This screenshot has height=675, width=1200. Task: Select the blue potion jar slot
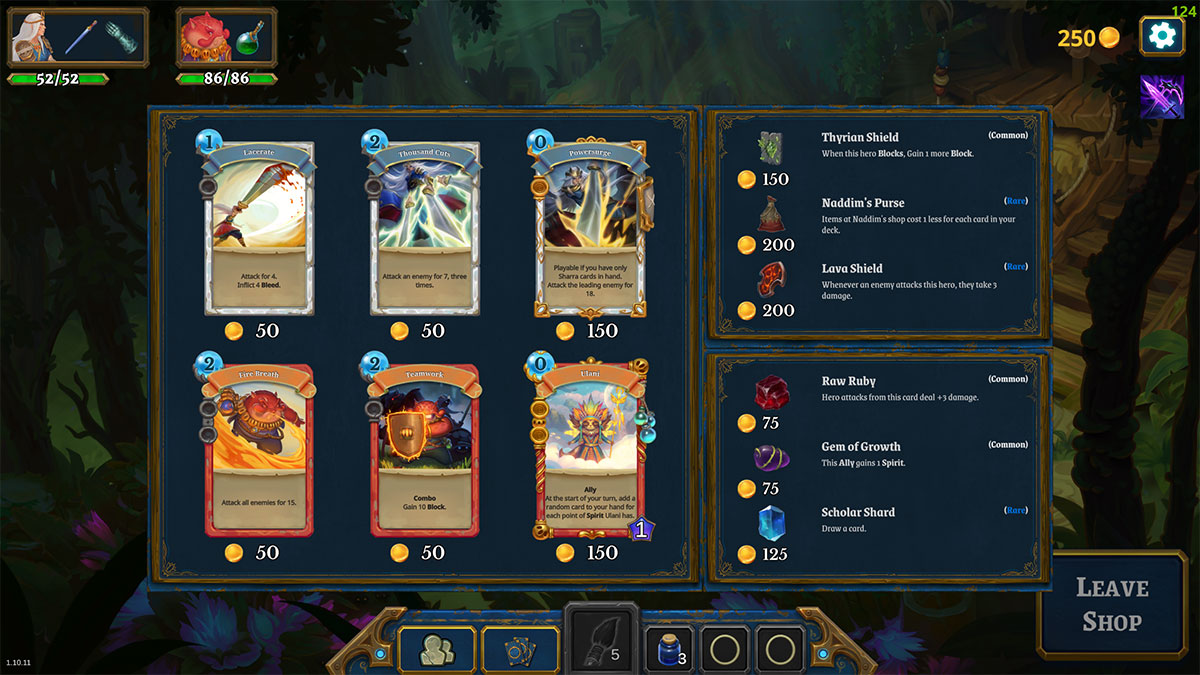669,651
